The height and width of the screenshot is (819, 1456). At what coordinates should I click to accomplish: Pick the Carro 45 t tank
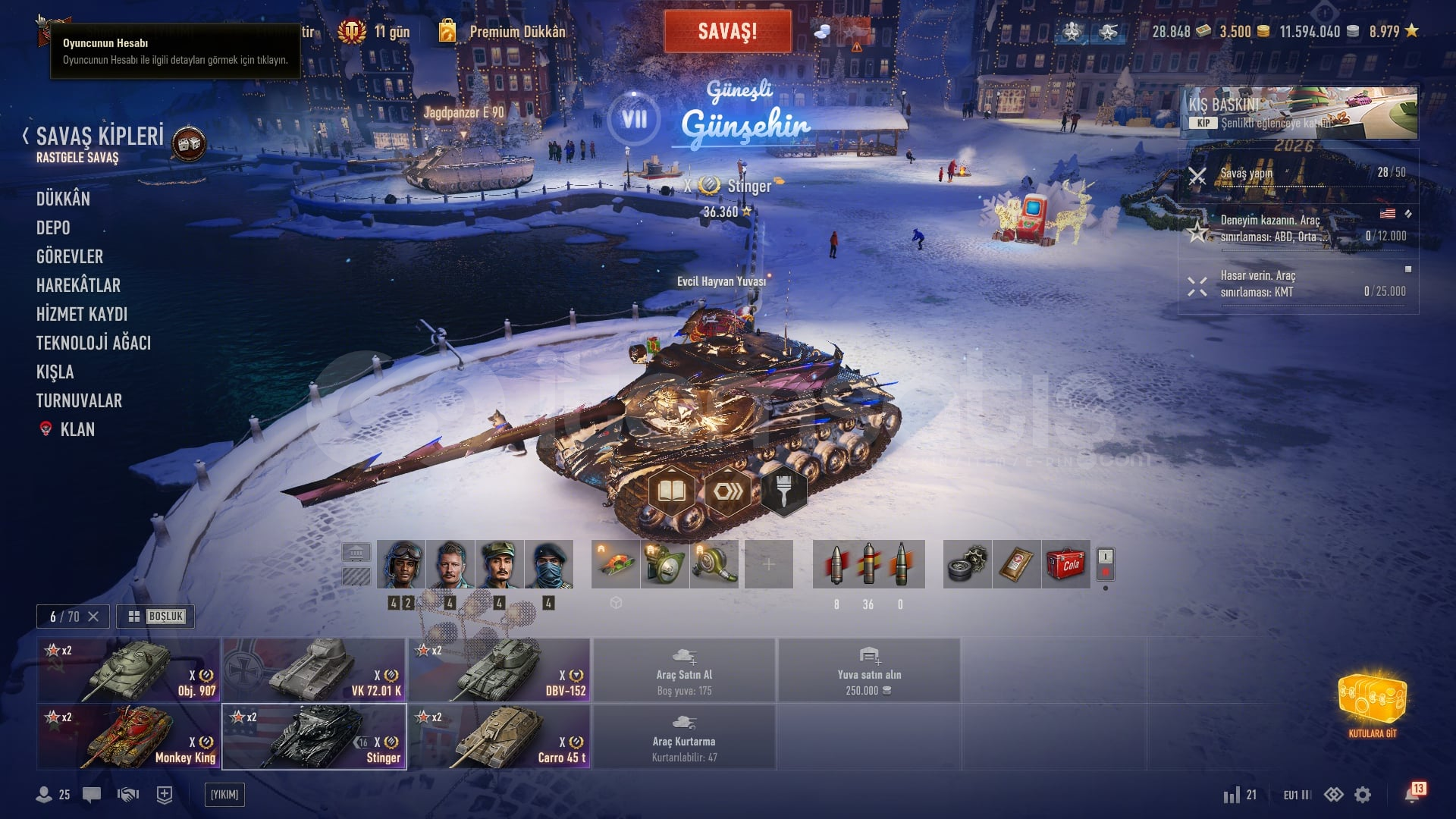pos(499,736)
